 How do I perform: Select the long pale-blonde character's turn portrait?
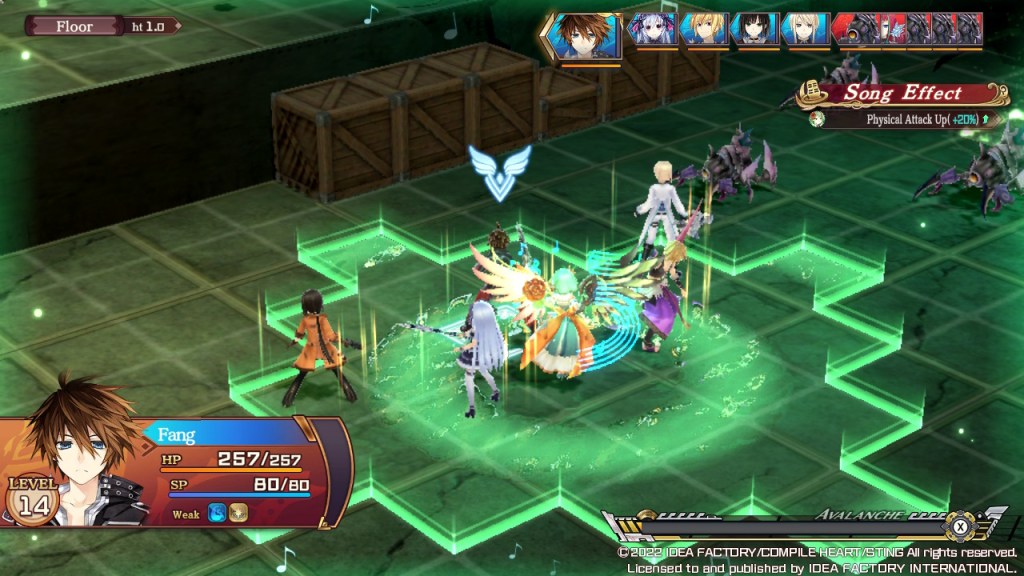click(x=804, y=29)
